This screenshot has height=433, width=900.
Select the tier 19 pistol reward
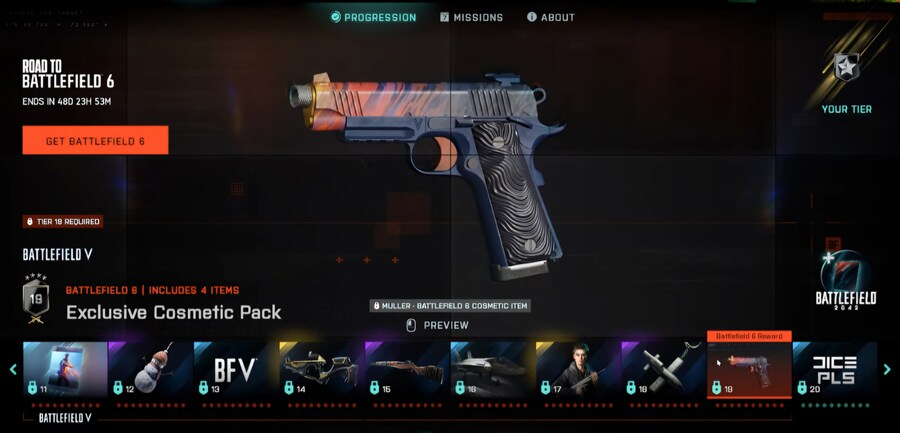pos(749,370)
